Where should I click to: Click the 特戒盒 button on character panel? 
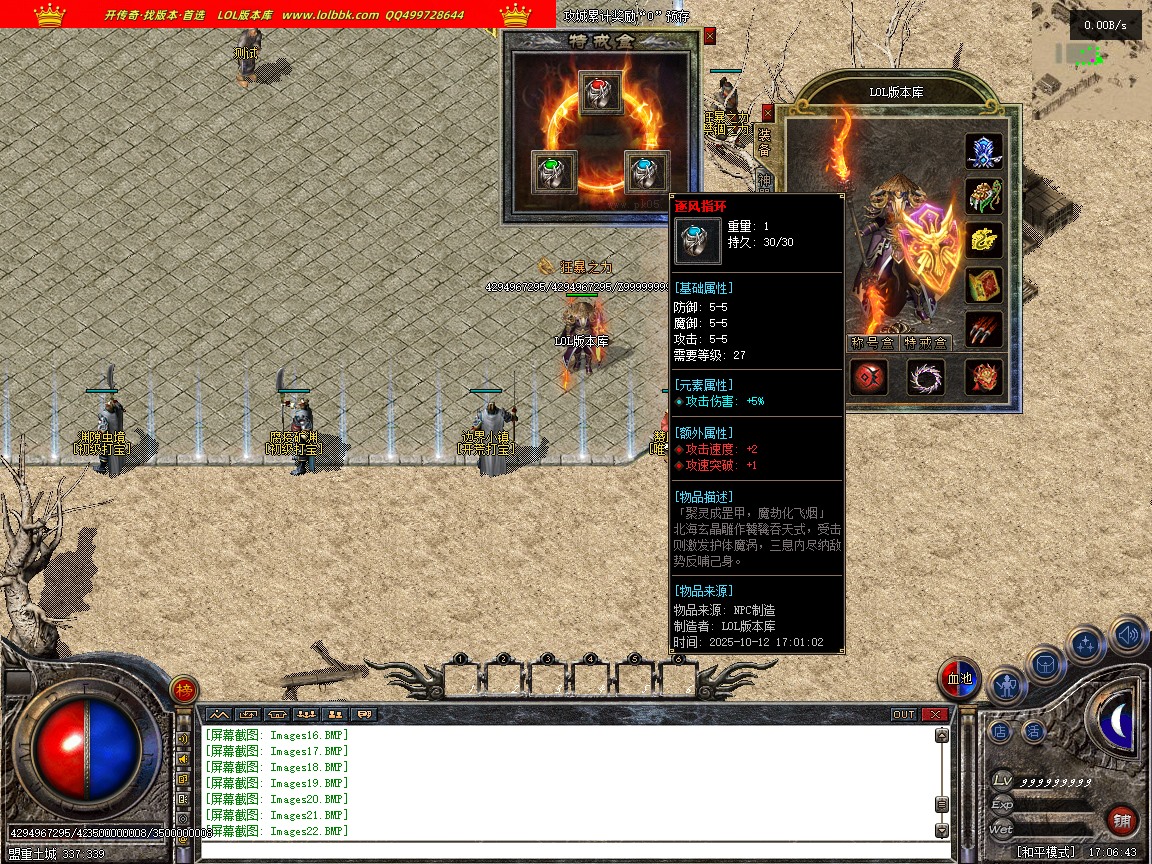[926, 343]
